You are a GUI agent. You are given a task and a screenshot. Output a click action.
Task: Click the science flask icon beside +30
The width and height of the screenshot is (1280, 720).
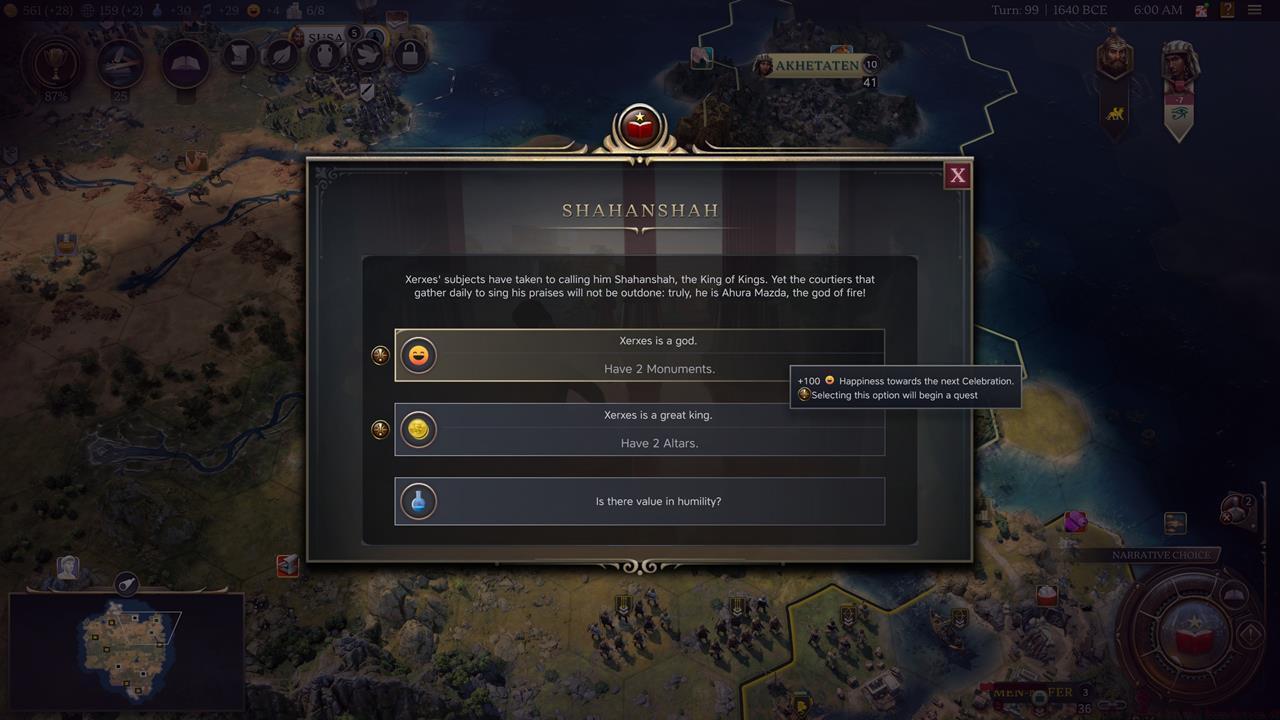click(x=157, y=11)
